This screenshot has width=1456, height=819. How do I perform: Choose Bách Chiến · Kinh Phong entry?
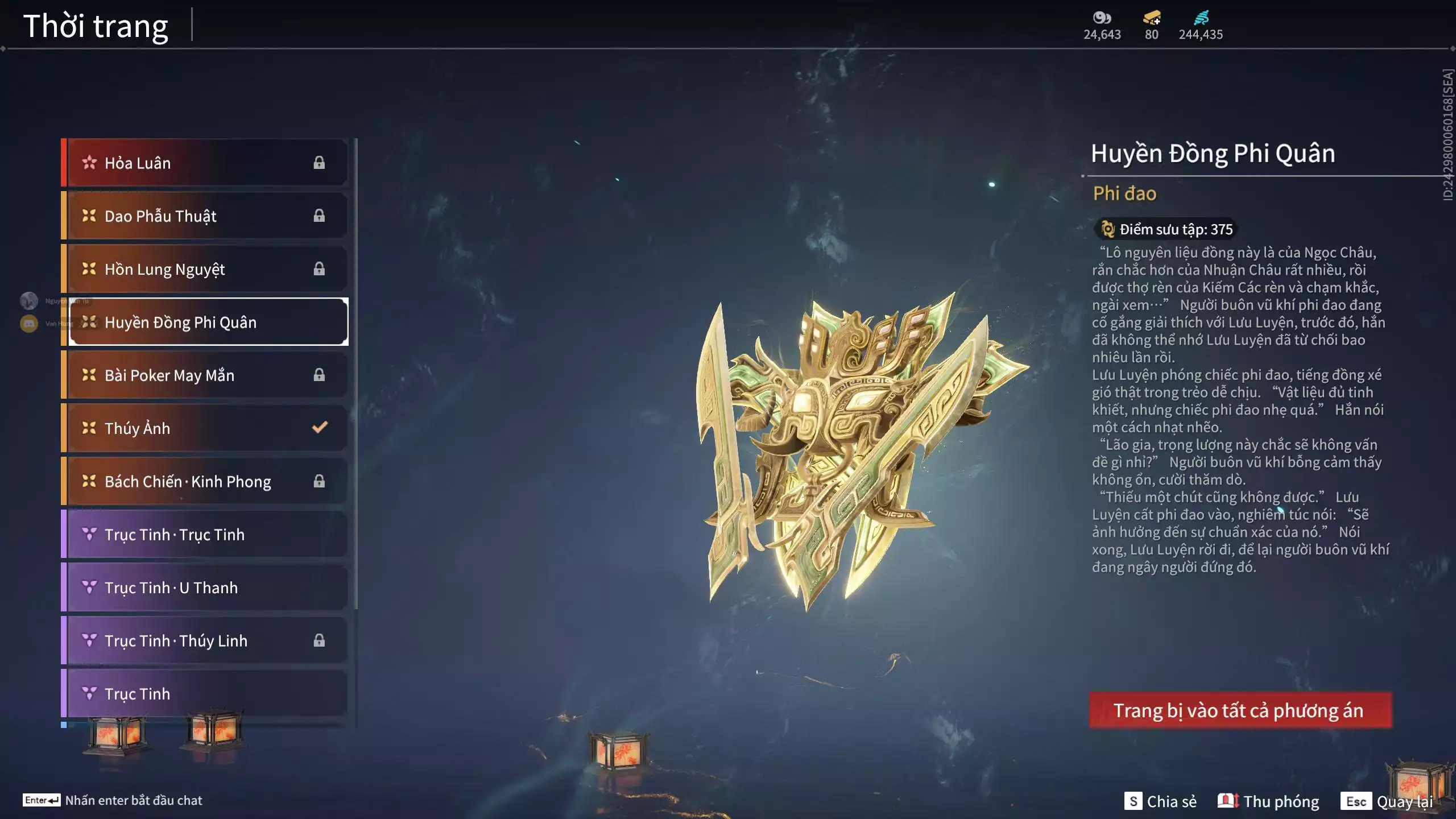coord(205,481)
